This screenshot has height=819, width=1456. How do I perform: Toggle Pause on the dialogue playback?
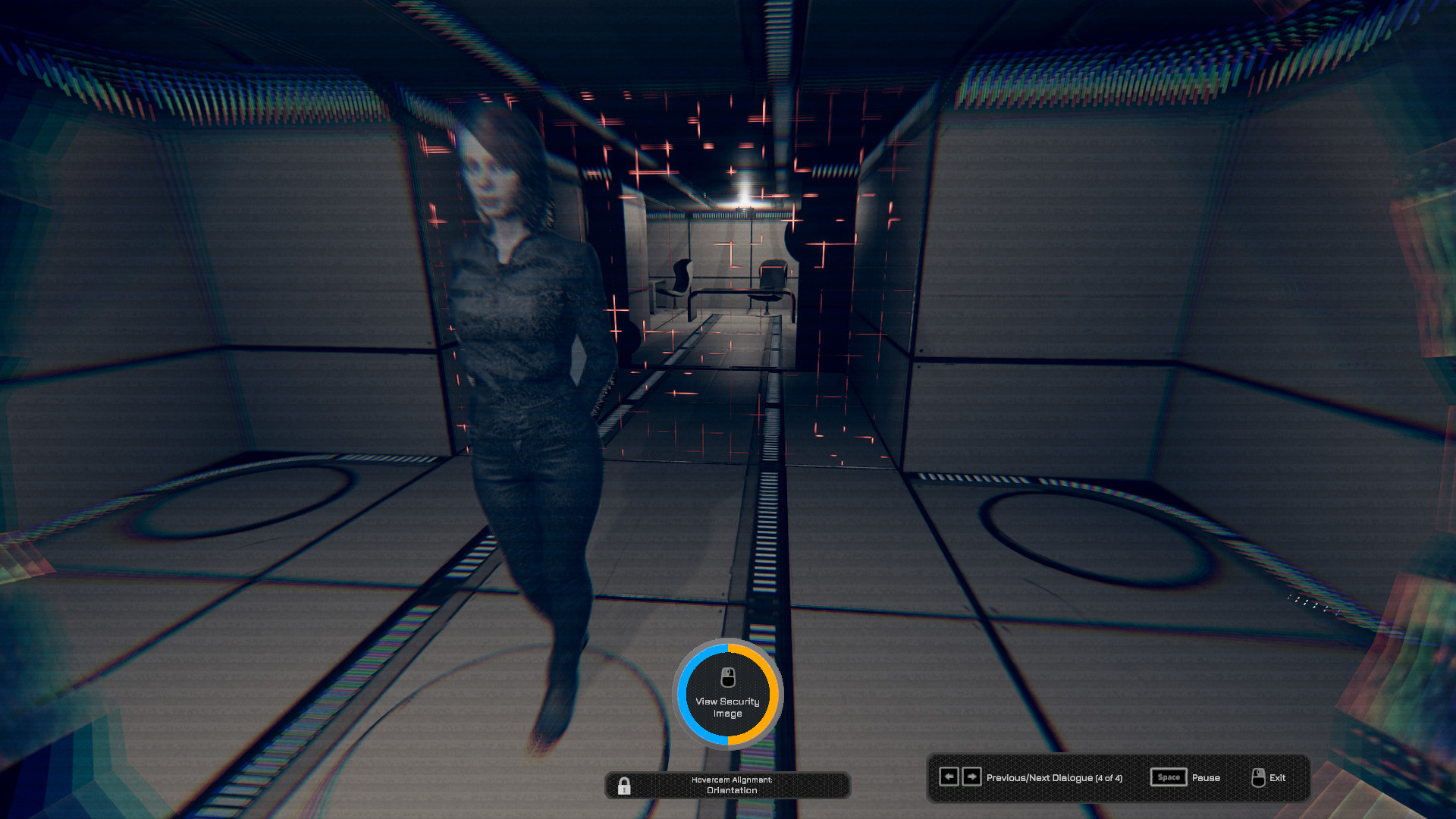1206,777
